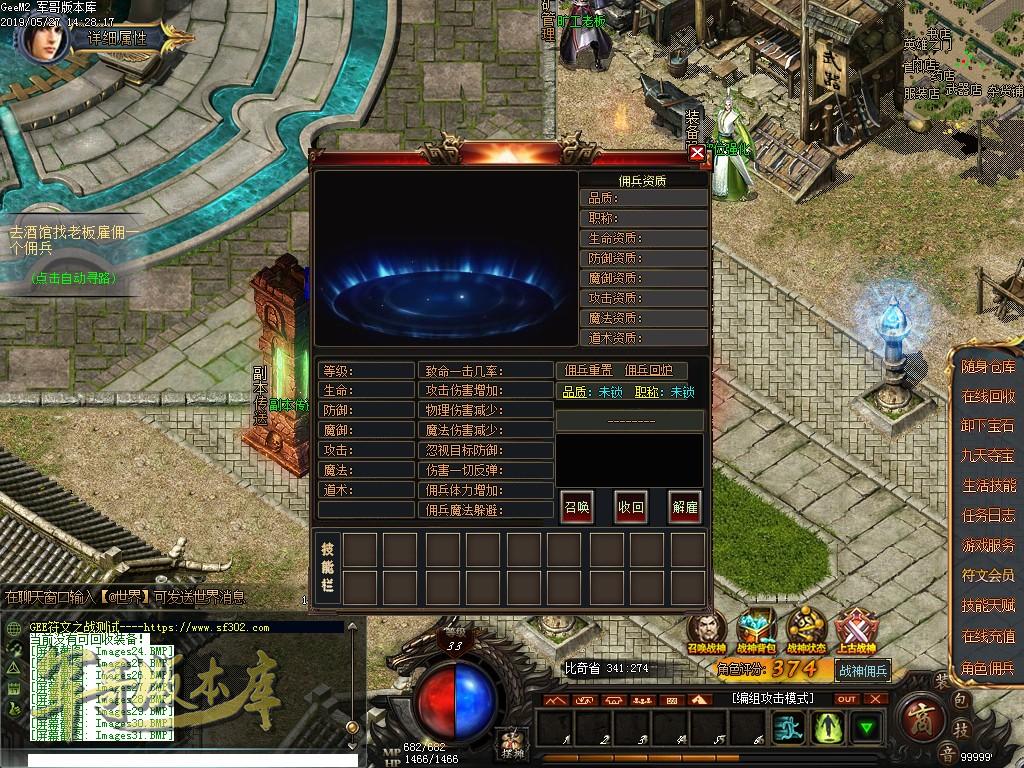Screen dimensions: 1024x768
Task: Open the 佣兵重置 mercenary reset link
Action: (589, 371)
